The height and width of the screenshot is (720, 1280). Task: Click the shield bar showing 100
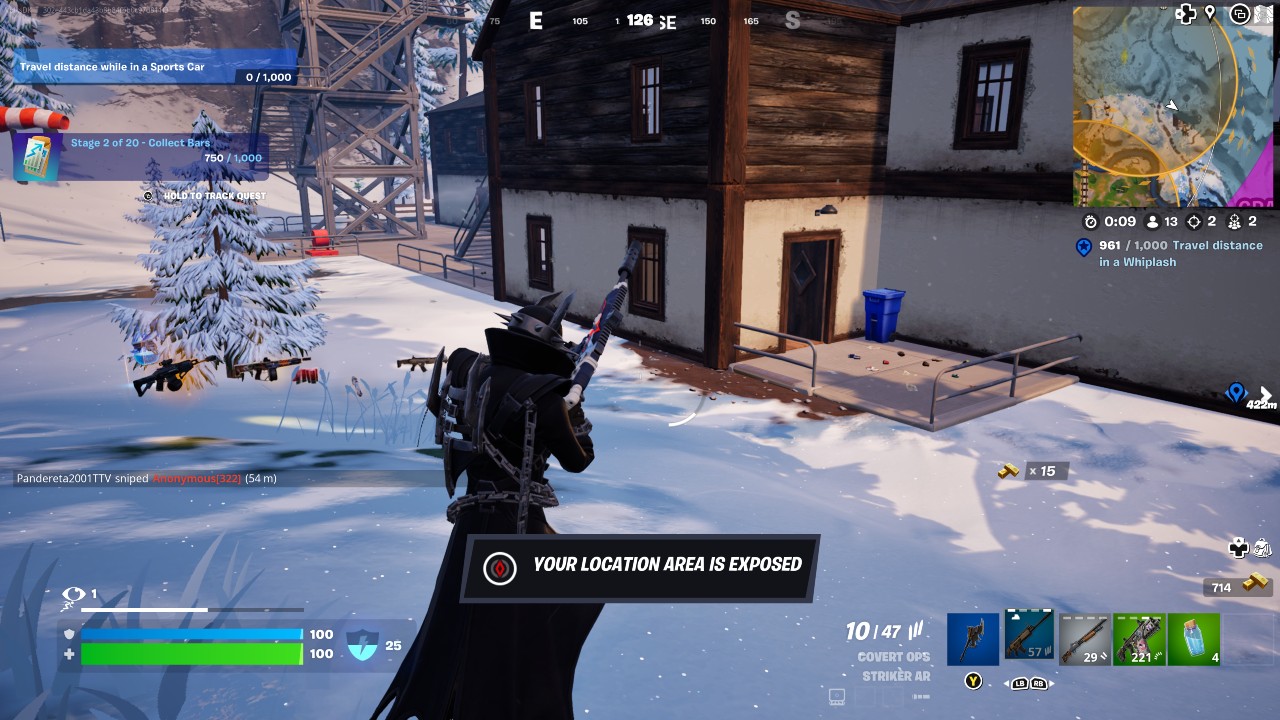click(x=190, y=634)
